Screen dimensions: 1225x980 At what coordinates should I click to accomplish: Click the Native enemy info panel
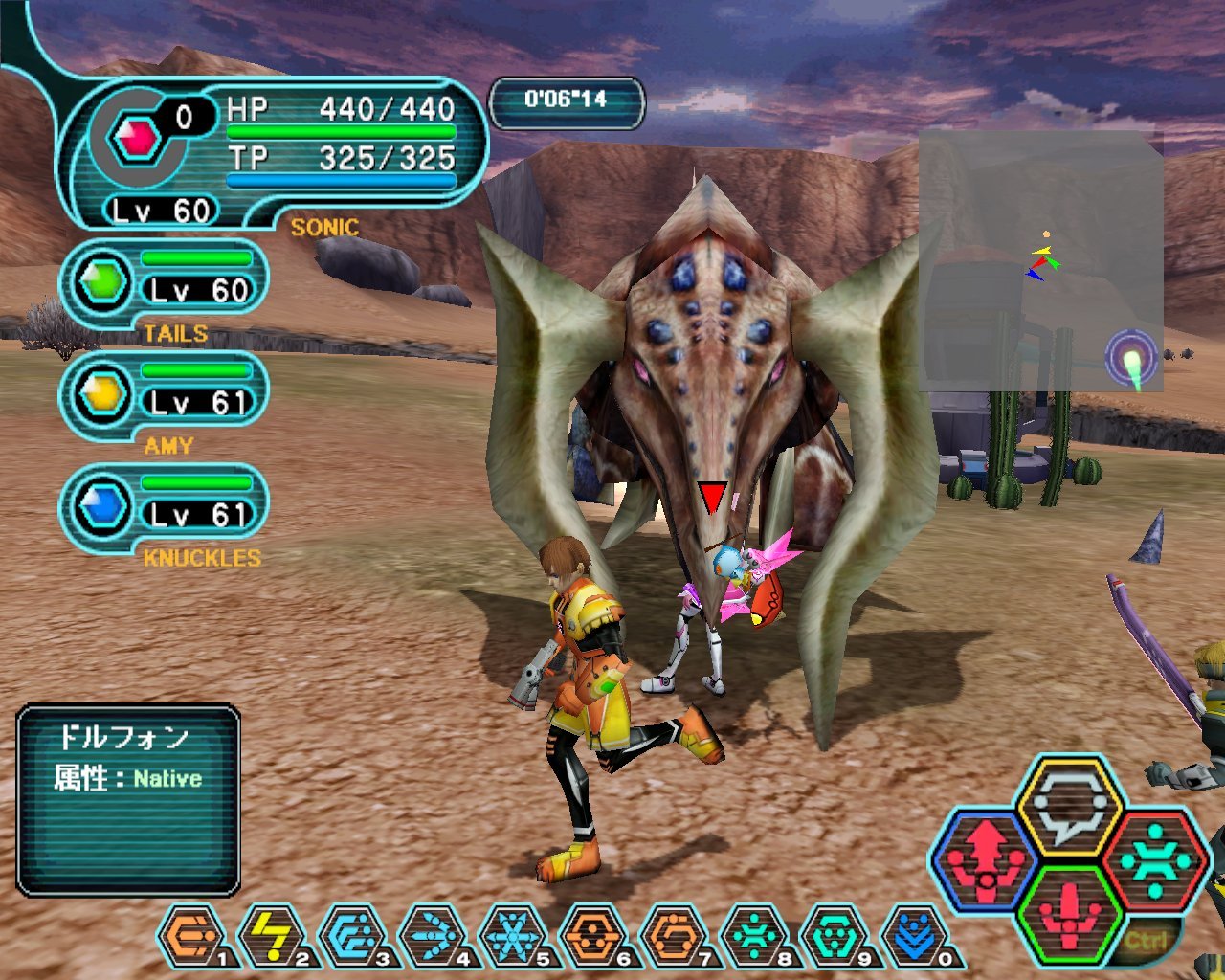click(128, 800)
